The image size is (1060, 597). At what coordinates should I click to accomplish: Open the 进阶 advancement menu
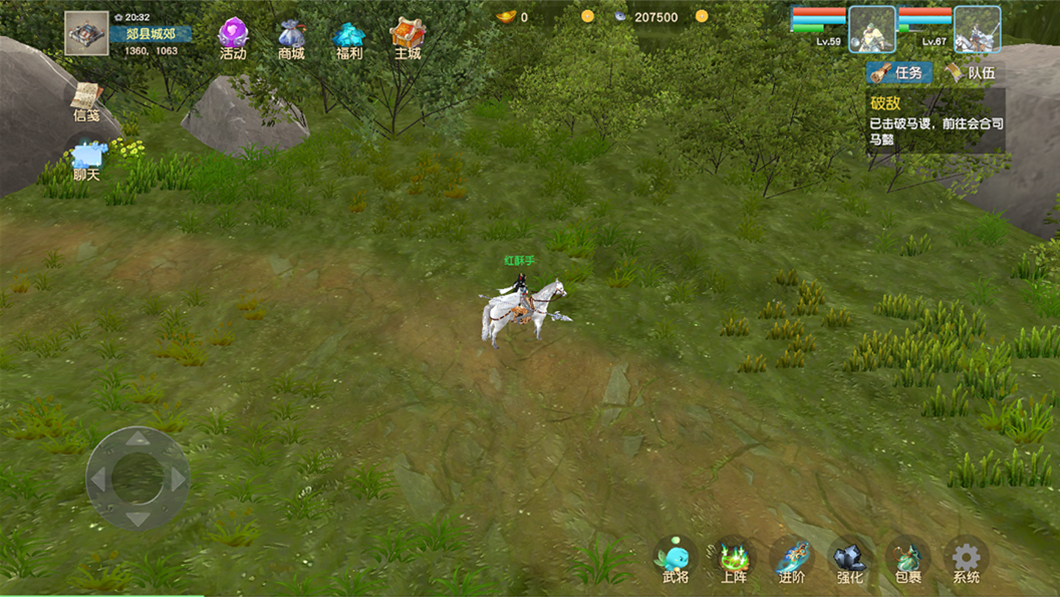(x=792, y=560)
